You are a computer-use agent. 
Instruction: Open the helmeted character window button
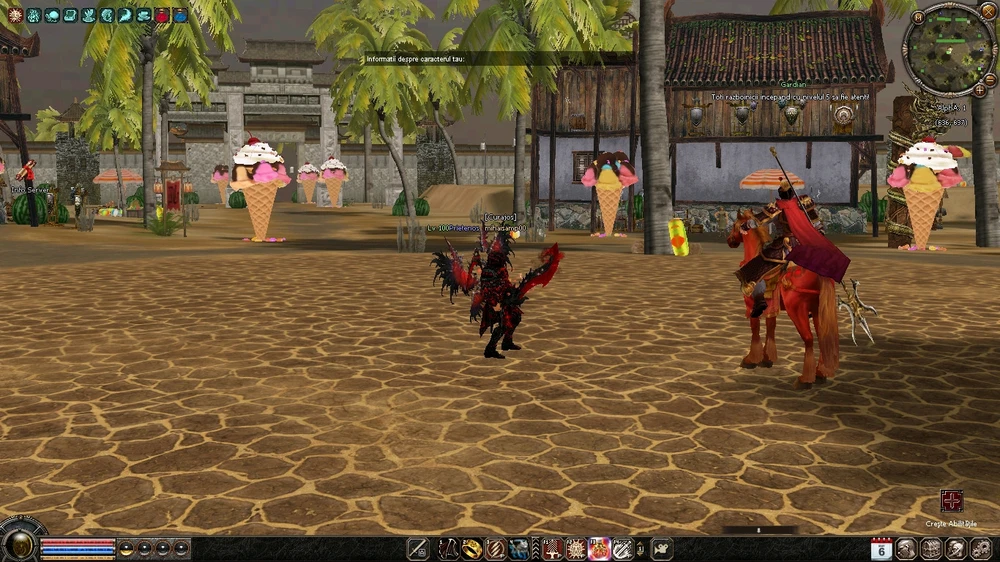point(906,548)
